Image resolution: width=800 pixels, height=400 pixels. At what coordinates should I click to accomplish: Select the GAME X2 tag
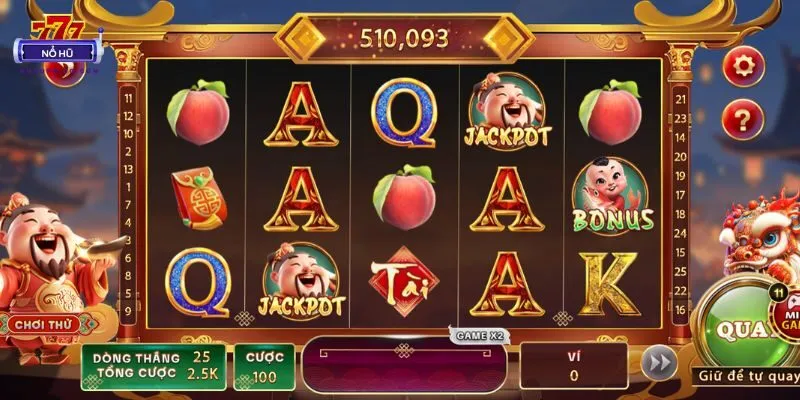tap(479, 336)
